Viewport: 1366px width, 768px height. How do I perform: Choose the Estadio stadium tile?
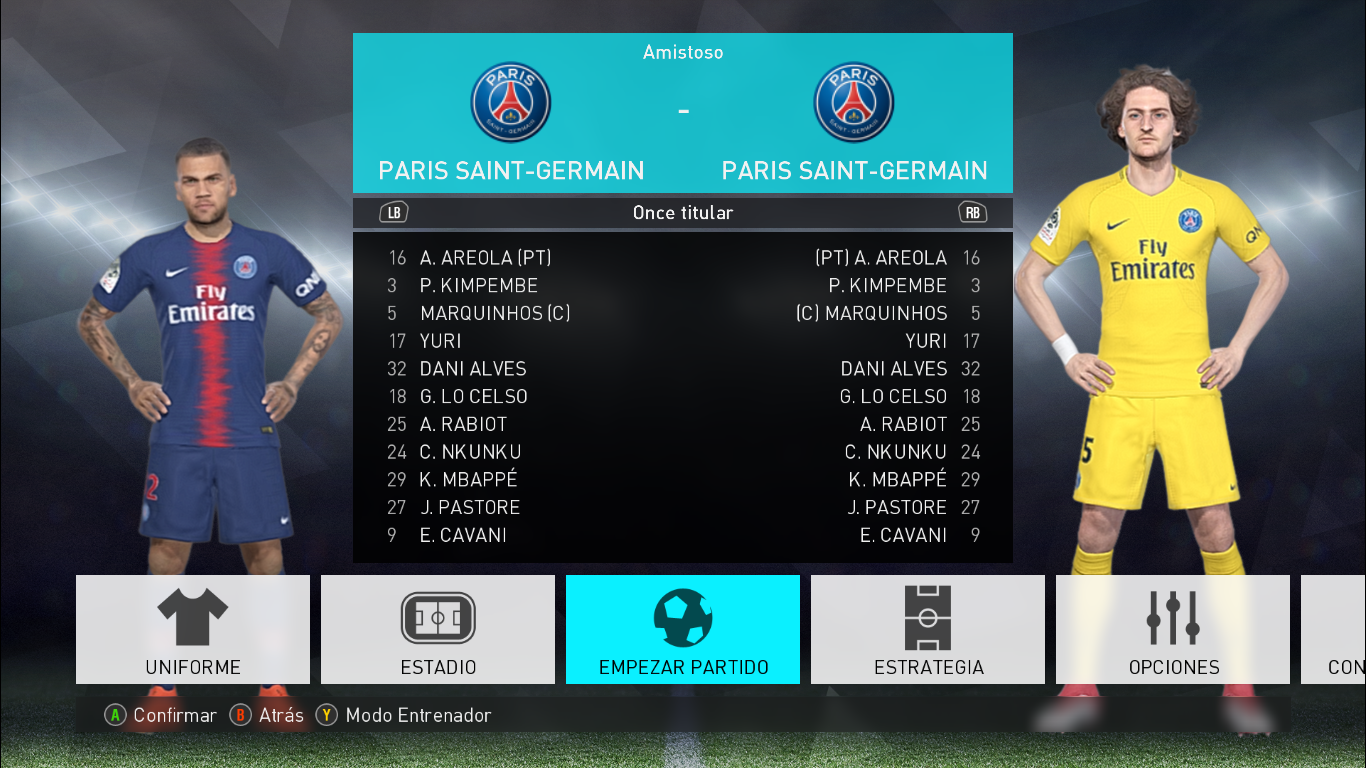click(438, 629)
